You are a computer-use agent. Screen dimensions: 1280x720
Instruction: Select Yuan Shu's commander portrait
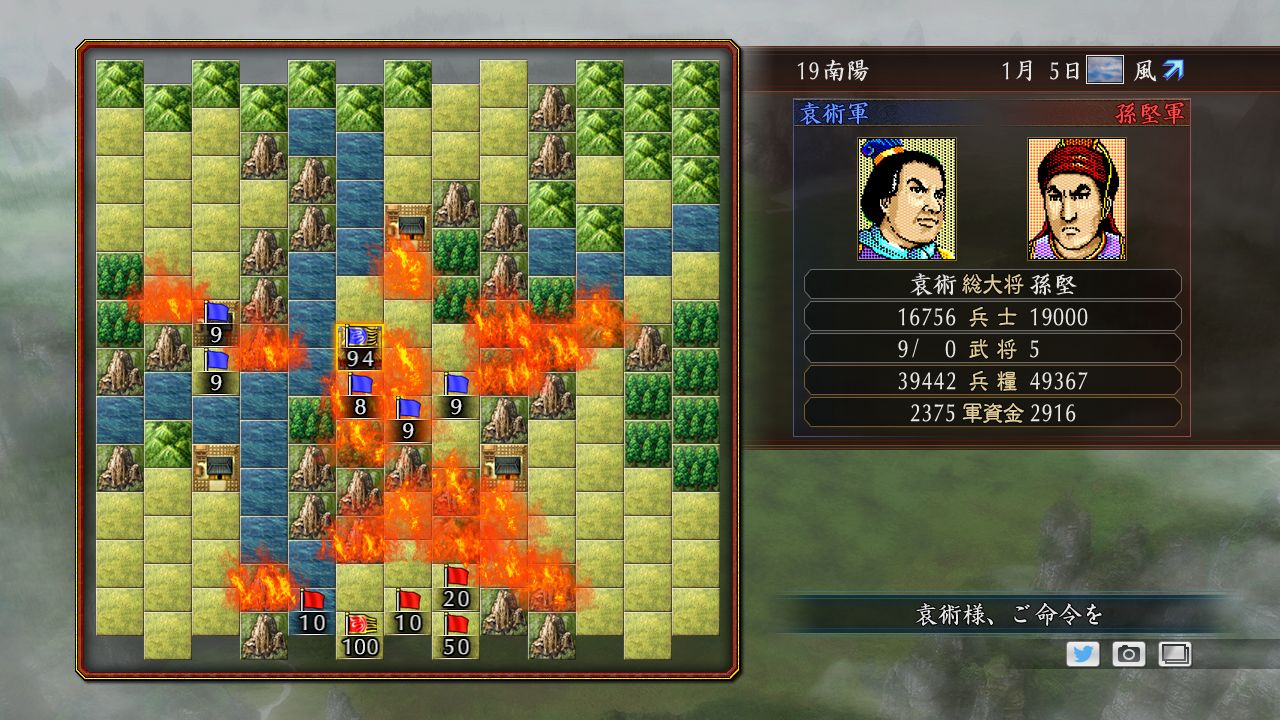pos(905,198)
